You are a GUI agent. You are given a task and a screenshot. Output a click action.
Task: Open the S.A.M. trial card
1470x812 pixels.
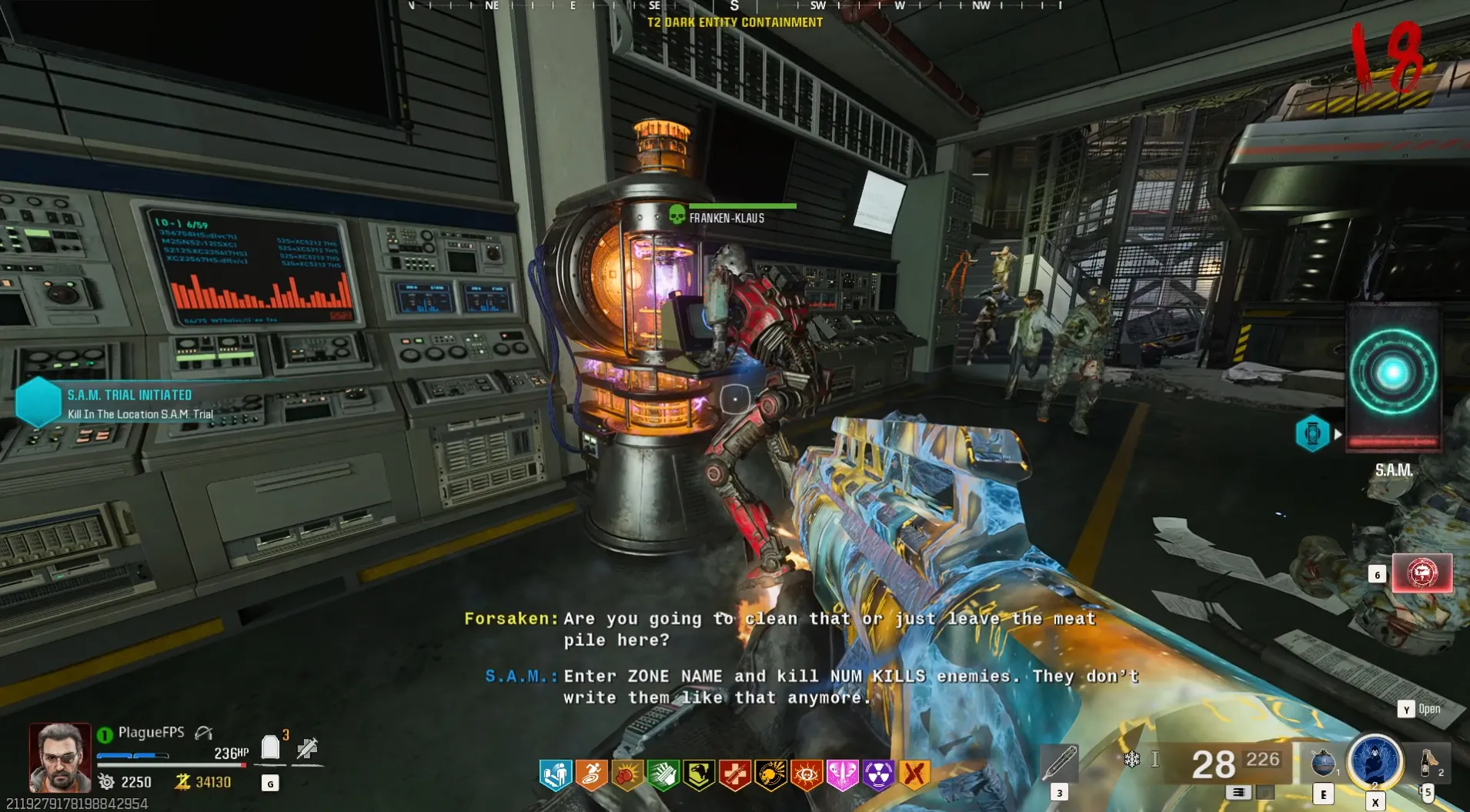pos(1393,377)
